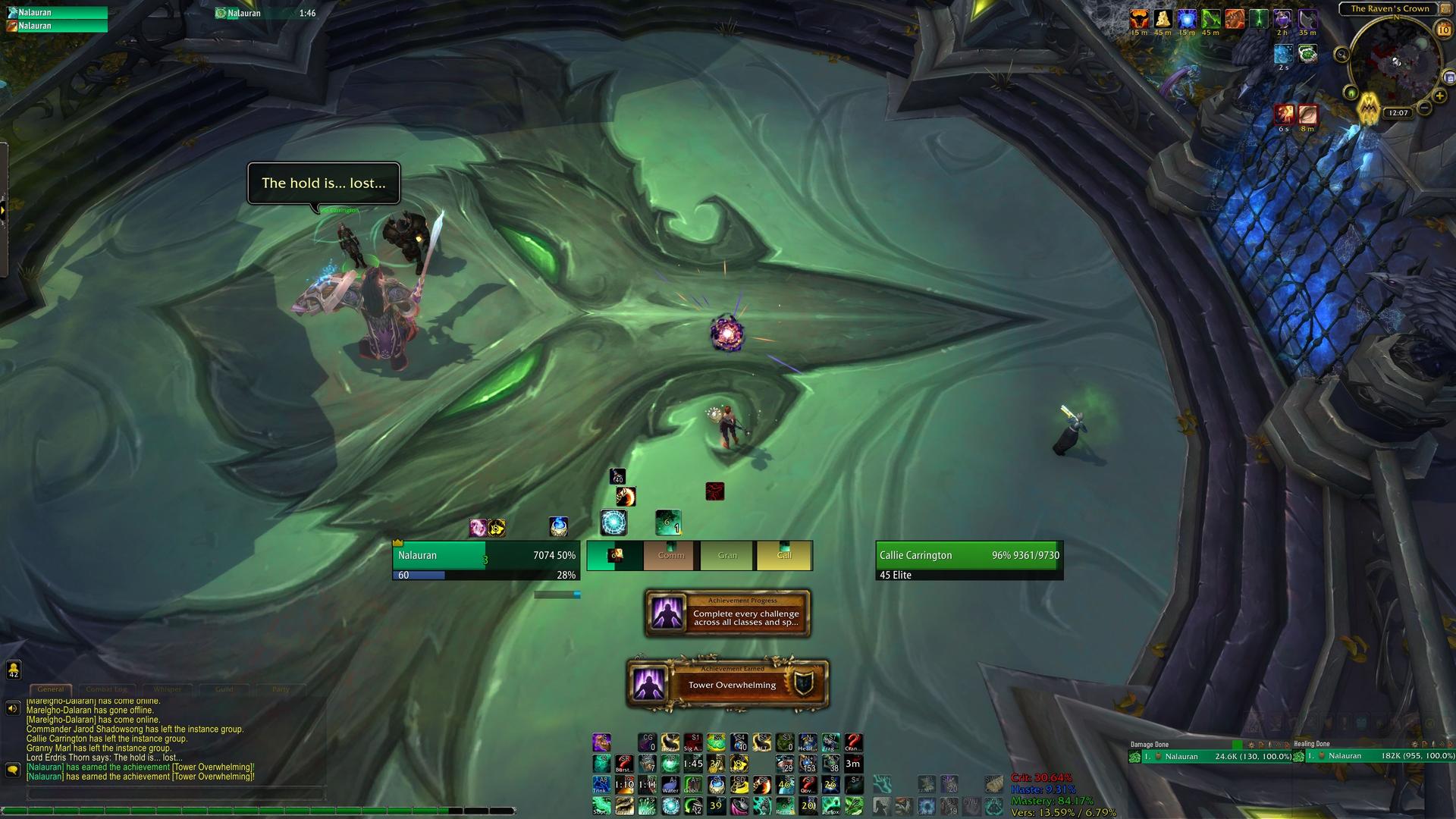The image size is (1456, 819).
Task: Open the minimap tracking magnifier button
Action: [x=1341, y=55]
